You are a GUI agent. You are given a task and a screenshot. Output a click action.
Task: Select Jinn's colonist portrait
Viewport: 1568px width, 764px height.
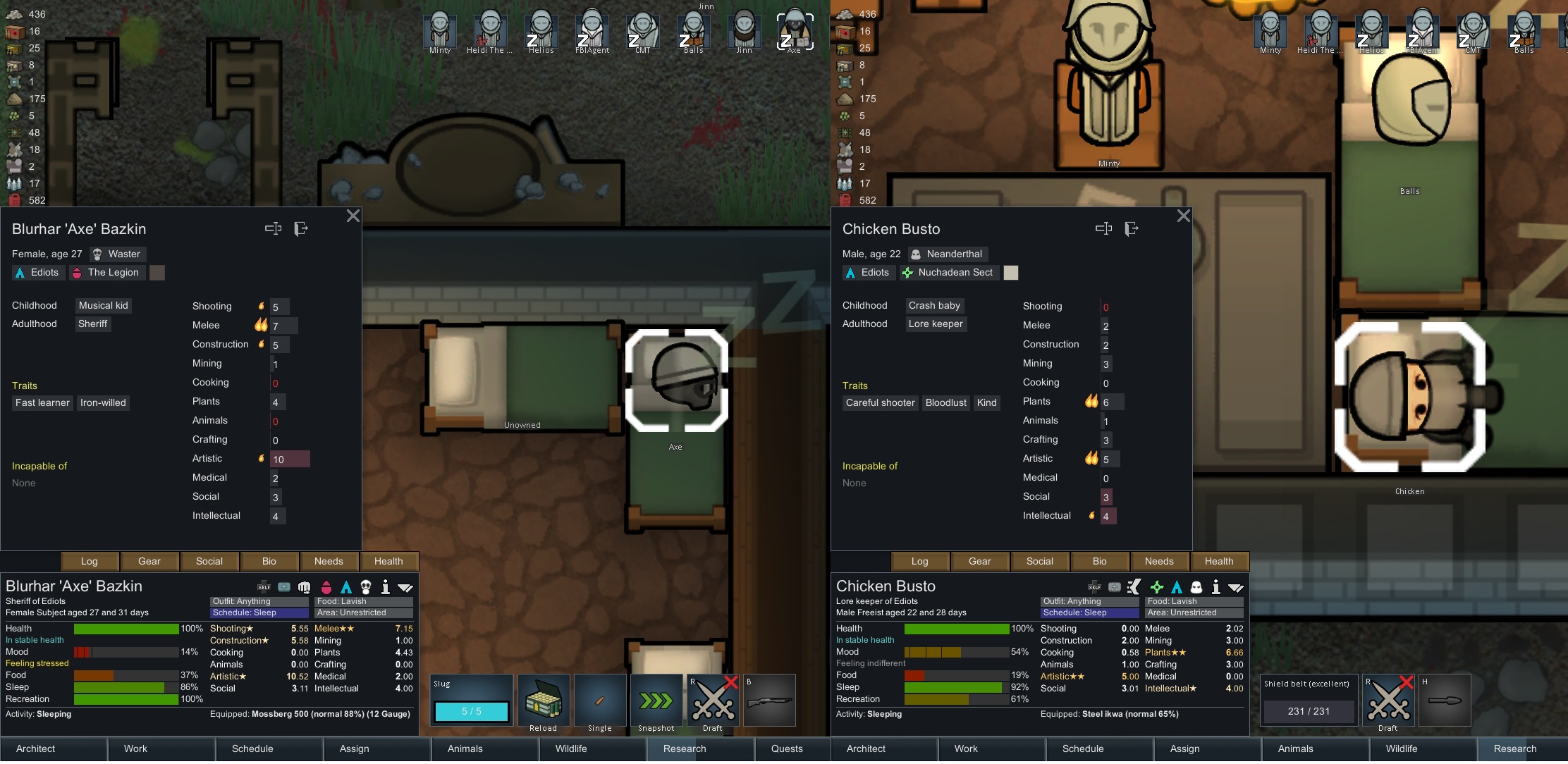(744, 31)
